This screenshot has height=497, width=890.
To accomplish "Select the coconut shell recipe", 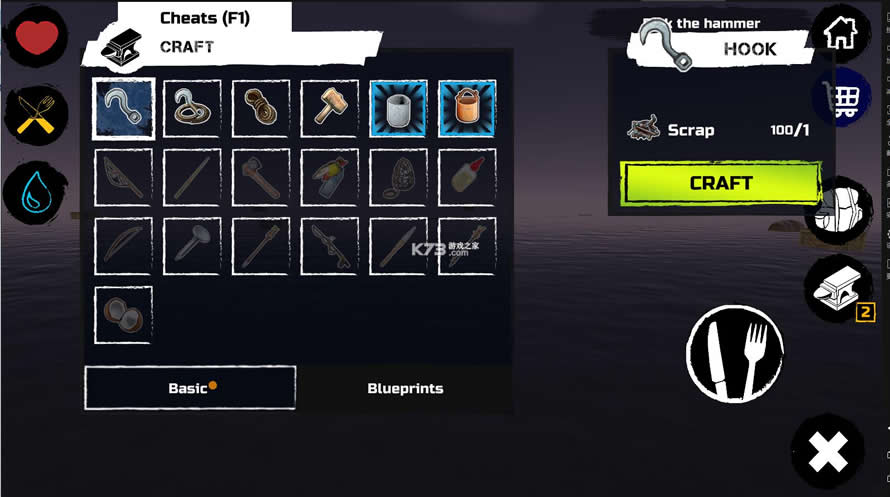I will point(124,315).
